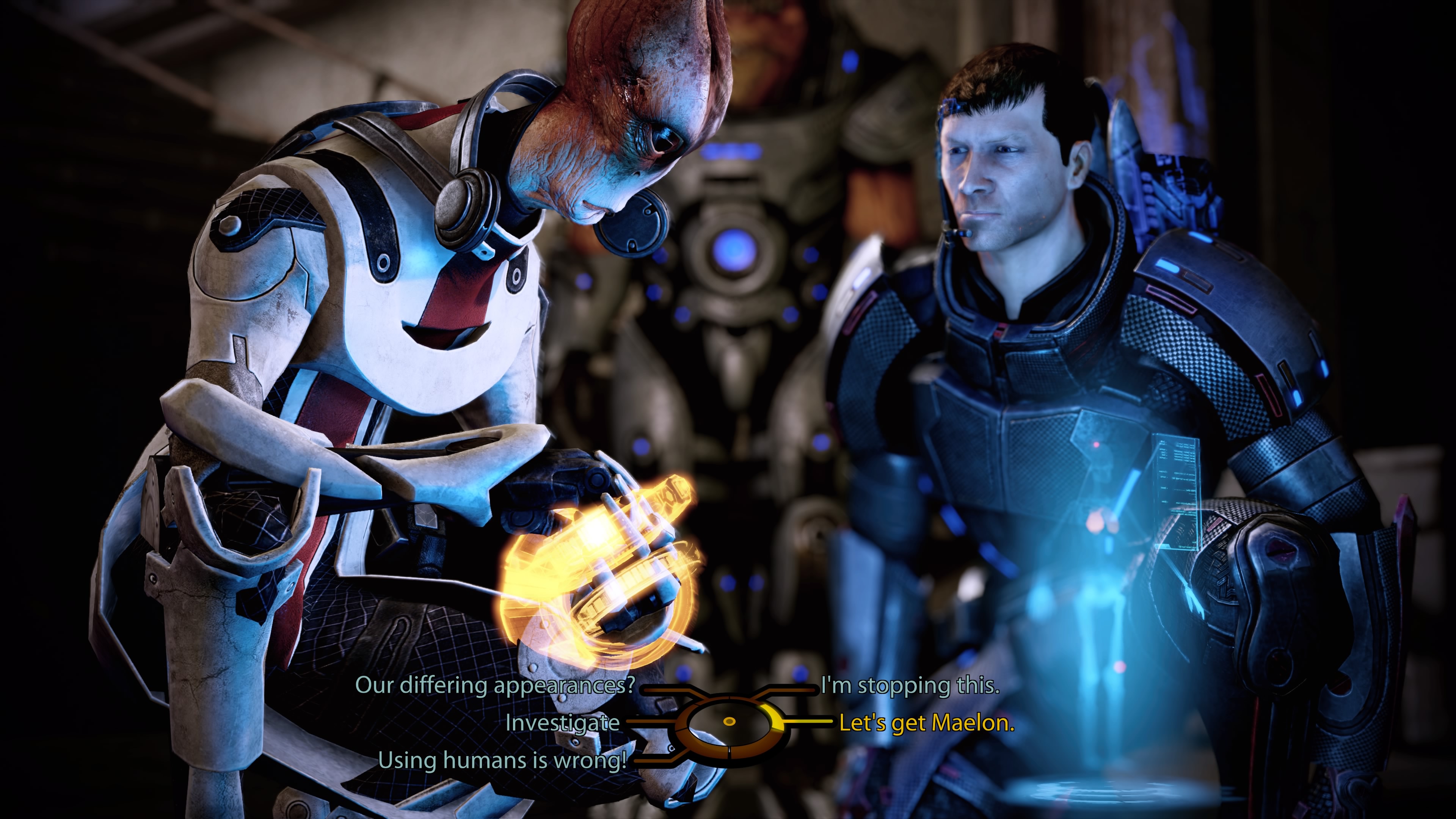
Task: Select "Let's get Maelon." dialogue choice
Action: (x=926, y=722)
